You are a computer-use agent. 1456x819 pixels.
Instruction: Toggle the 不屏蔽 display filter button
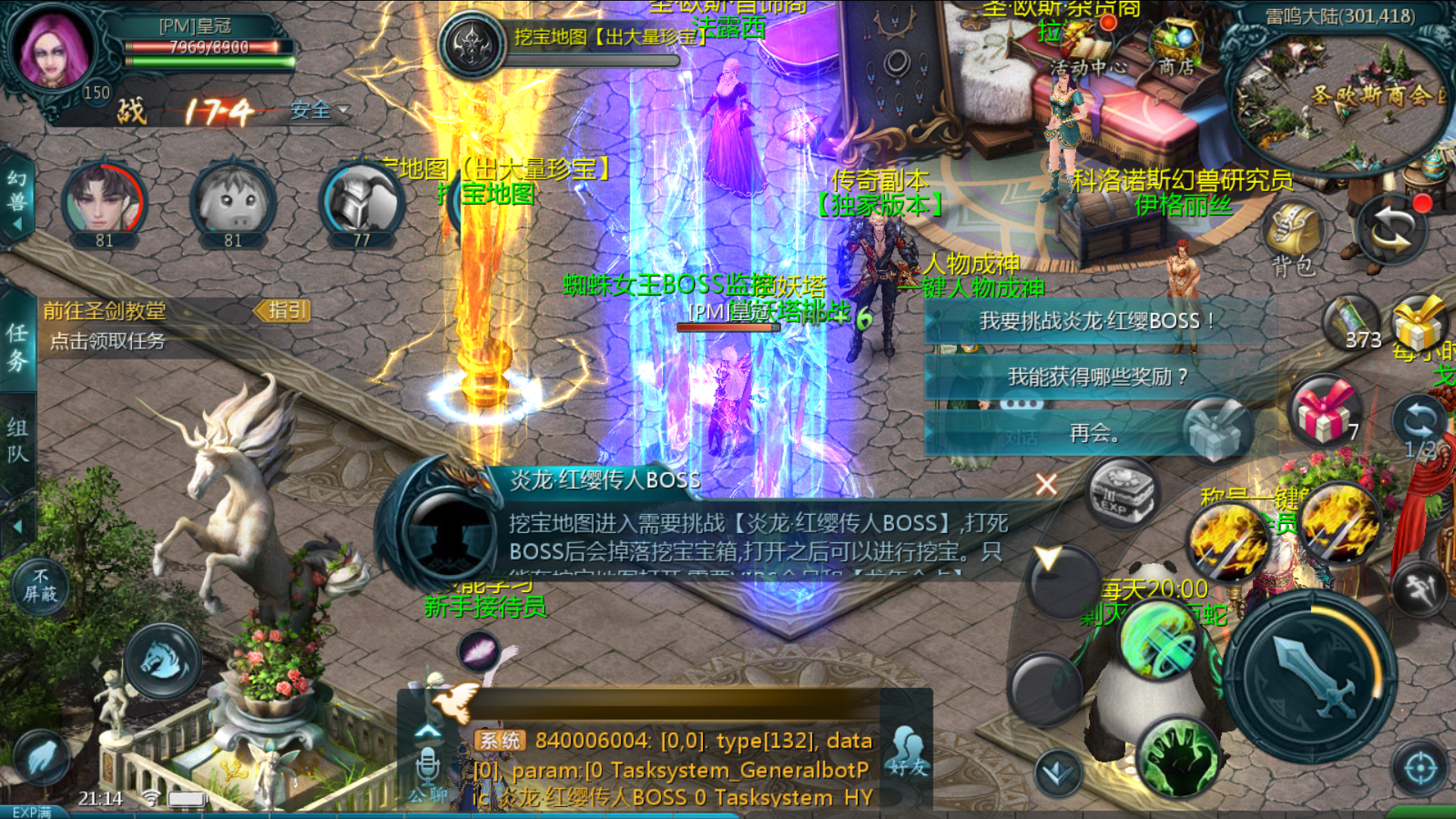point(39,586)
